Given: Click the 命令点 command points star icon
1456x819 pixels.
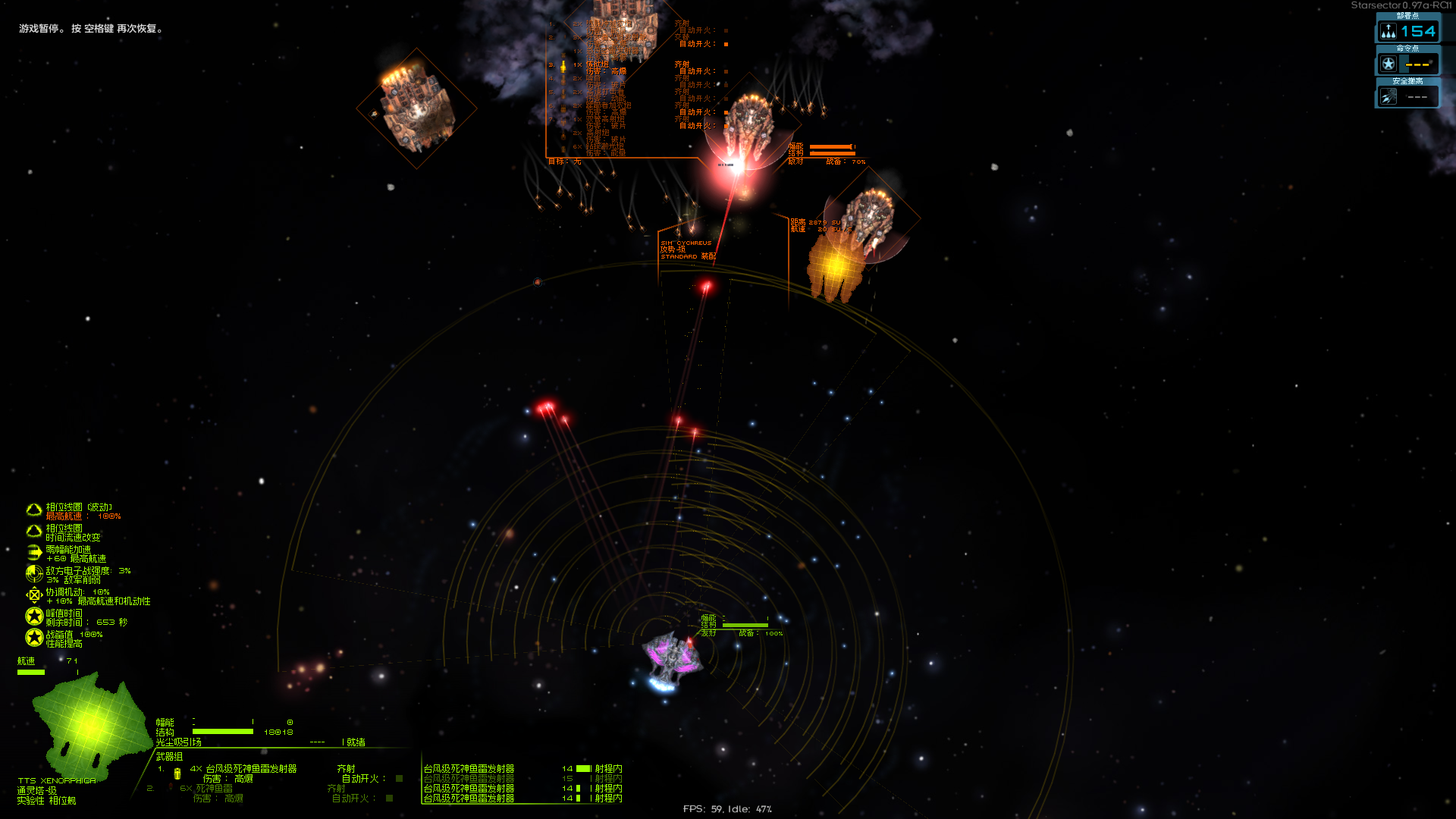Looking at the screenshot, I should click(1389, 64).
